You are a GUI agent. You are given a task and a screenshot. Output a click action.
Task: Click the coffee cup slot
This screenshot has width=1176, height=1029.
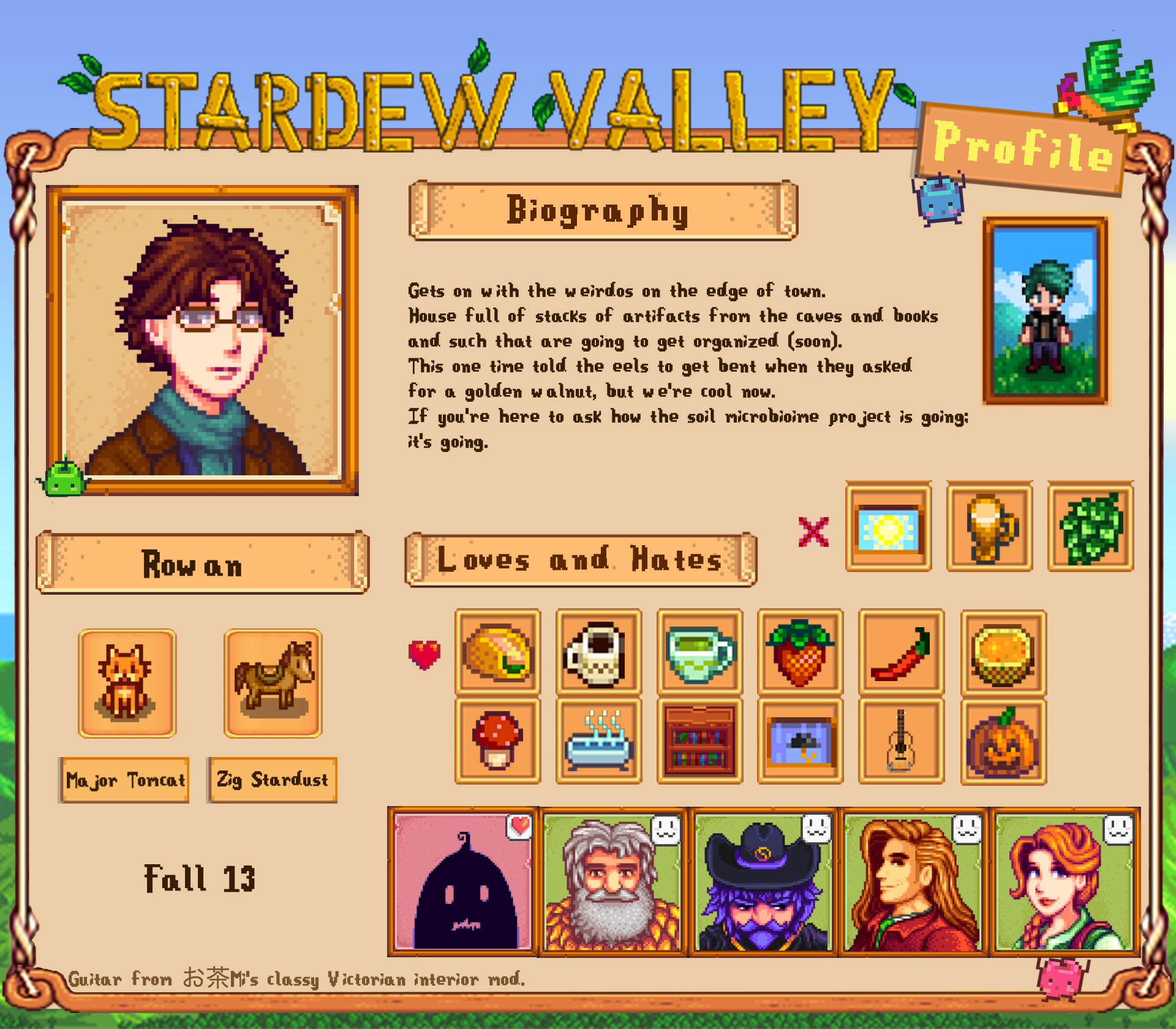(x=598, y=652)
